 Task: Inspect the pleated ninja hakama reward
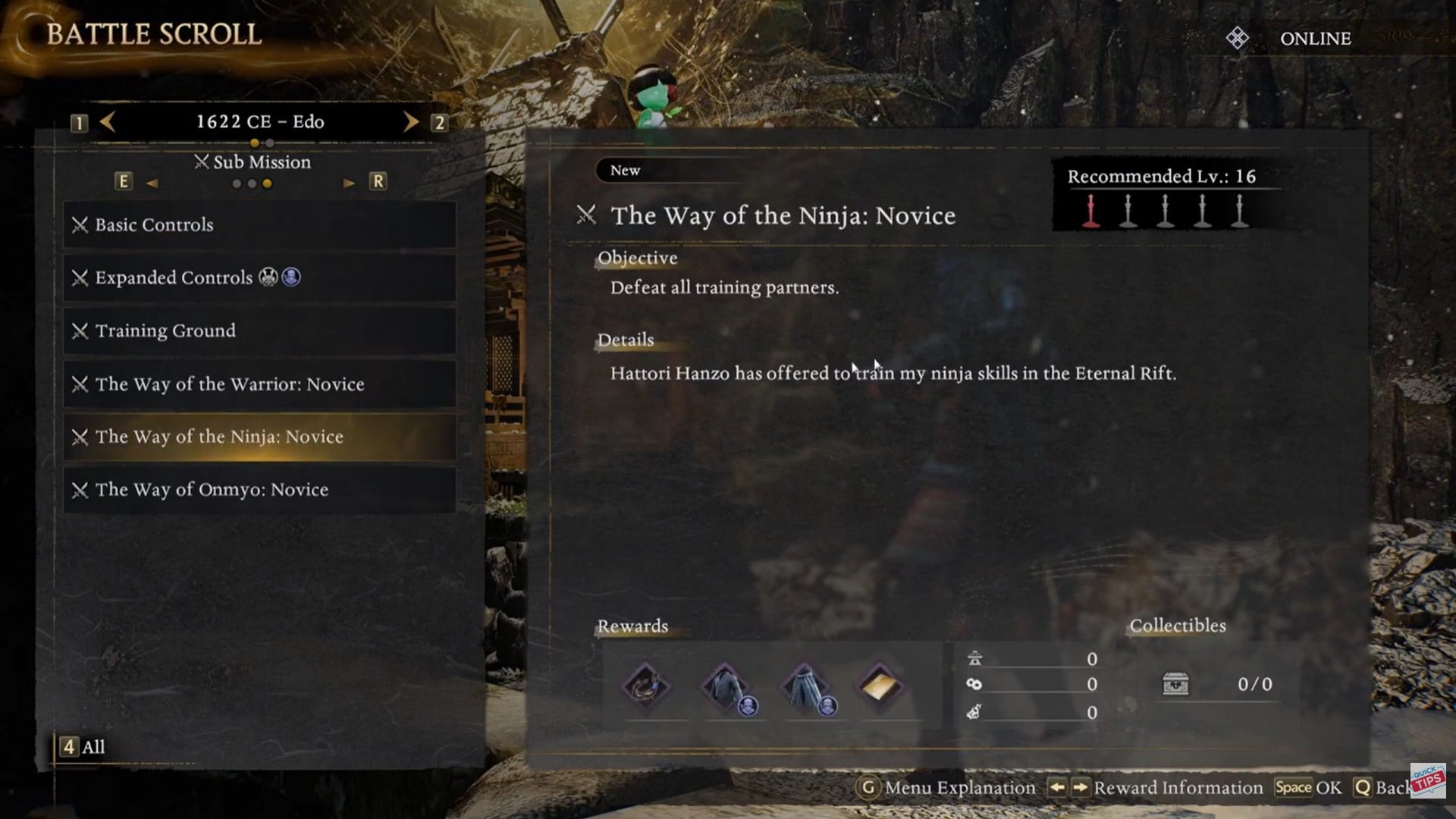[805, 686]
